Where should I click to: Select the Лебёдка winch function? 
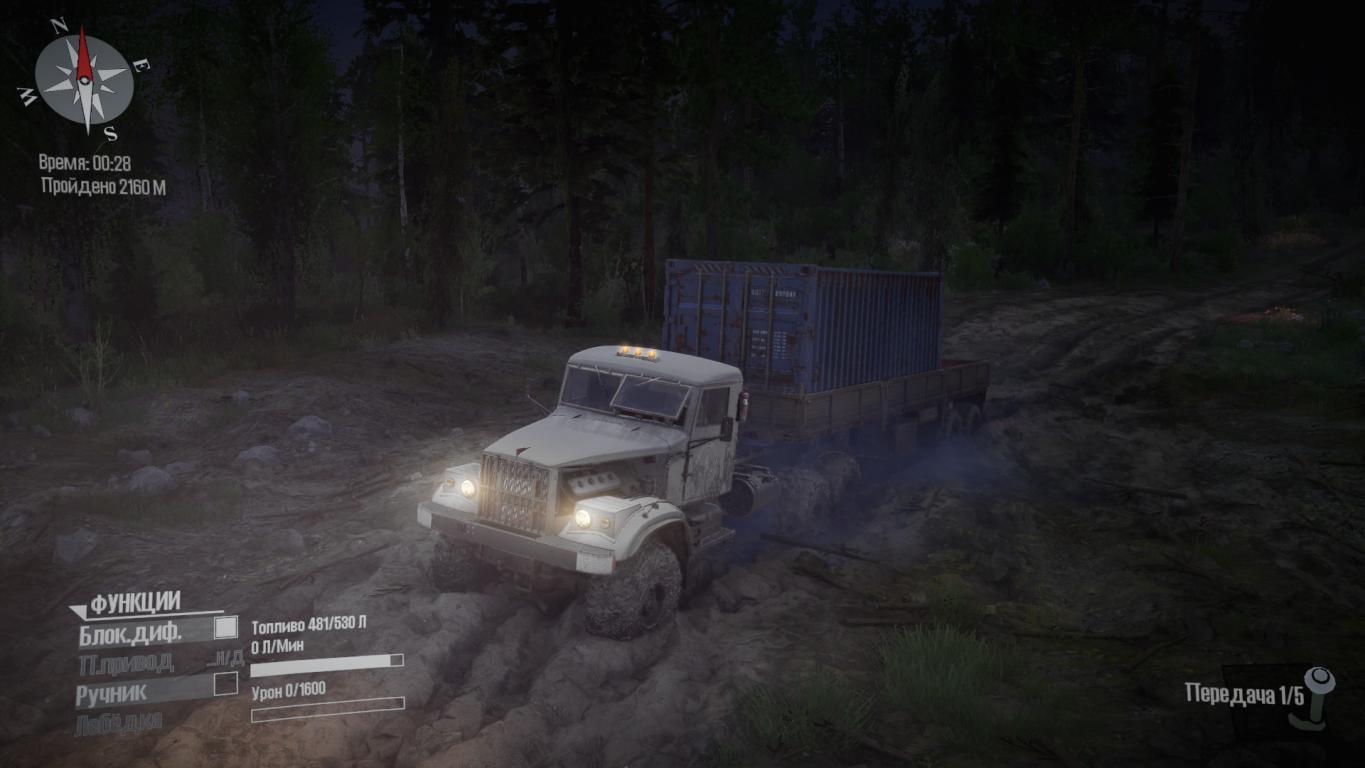(119, 722)
